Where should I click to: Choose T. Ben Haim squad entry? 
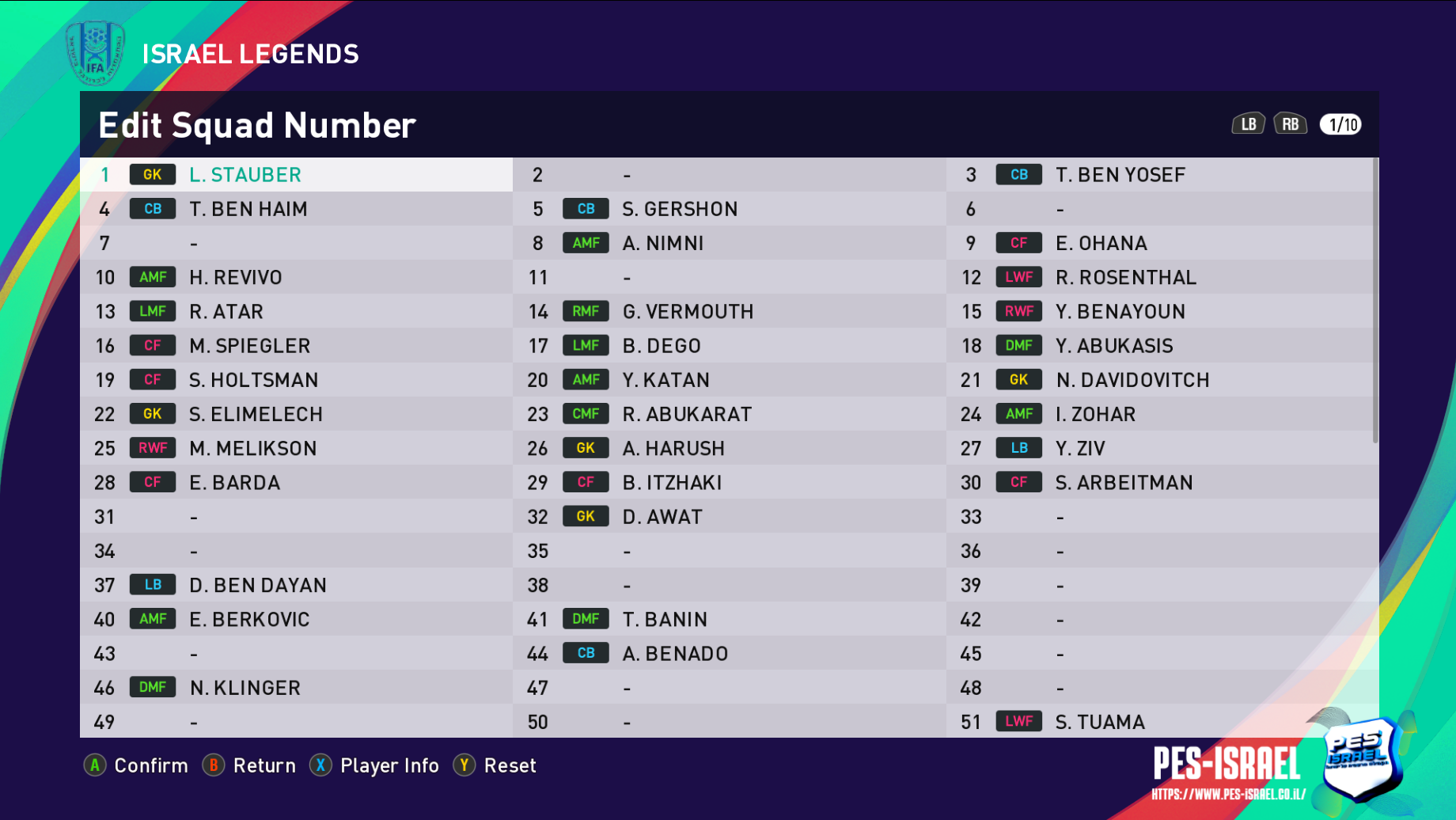[x=296, y=209]
